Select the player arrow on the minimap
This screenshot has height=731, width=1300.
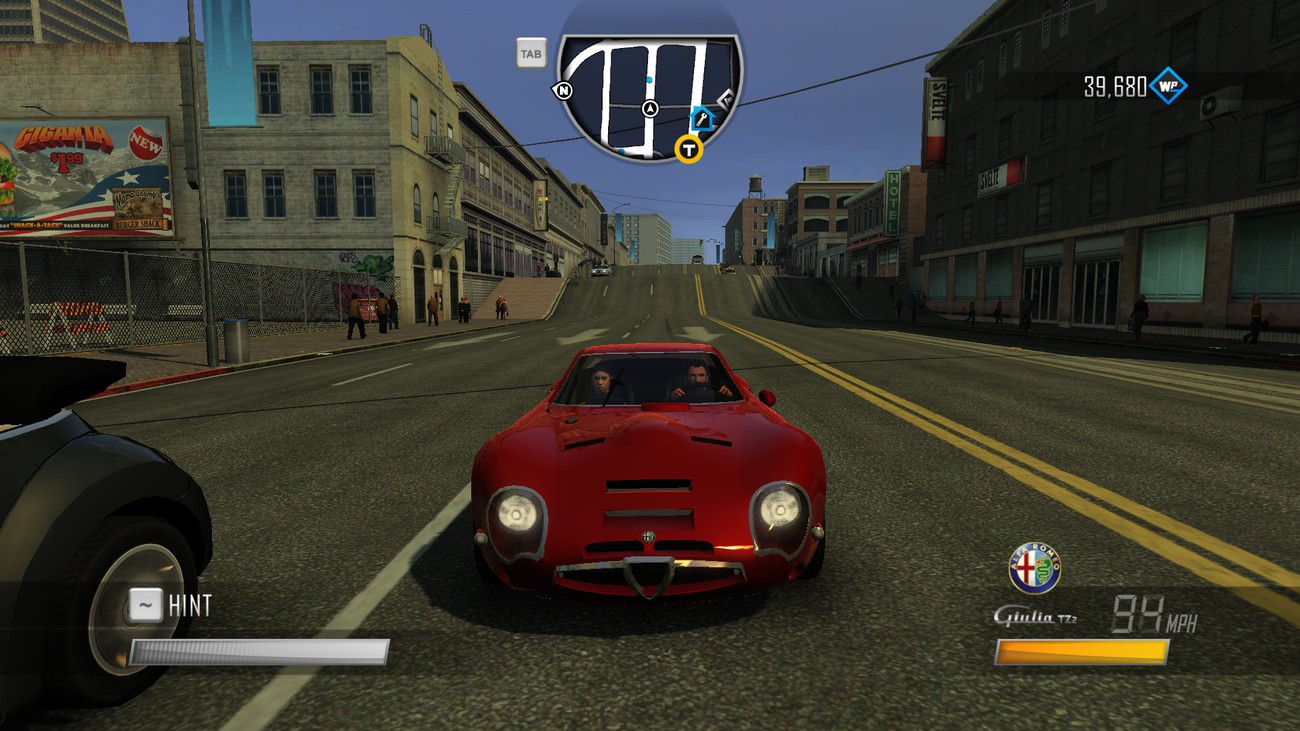point(650,108)
